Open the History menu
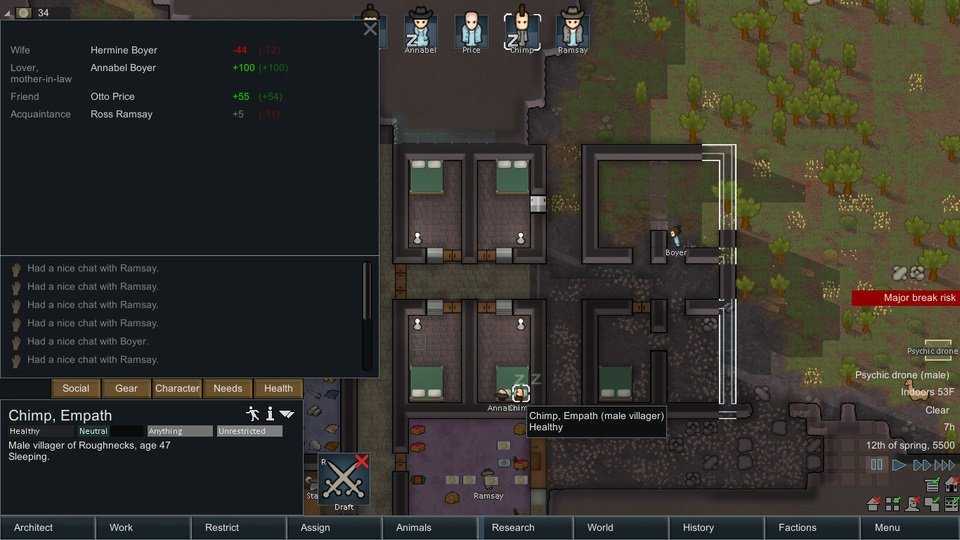960x540 pixels. pyautogui.click(x=698, y=527)
